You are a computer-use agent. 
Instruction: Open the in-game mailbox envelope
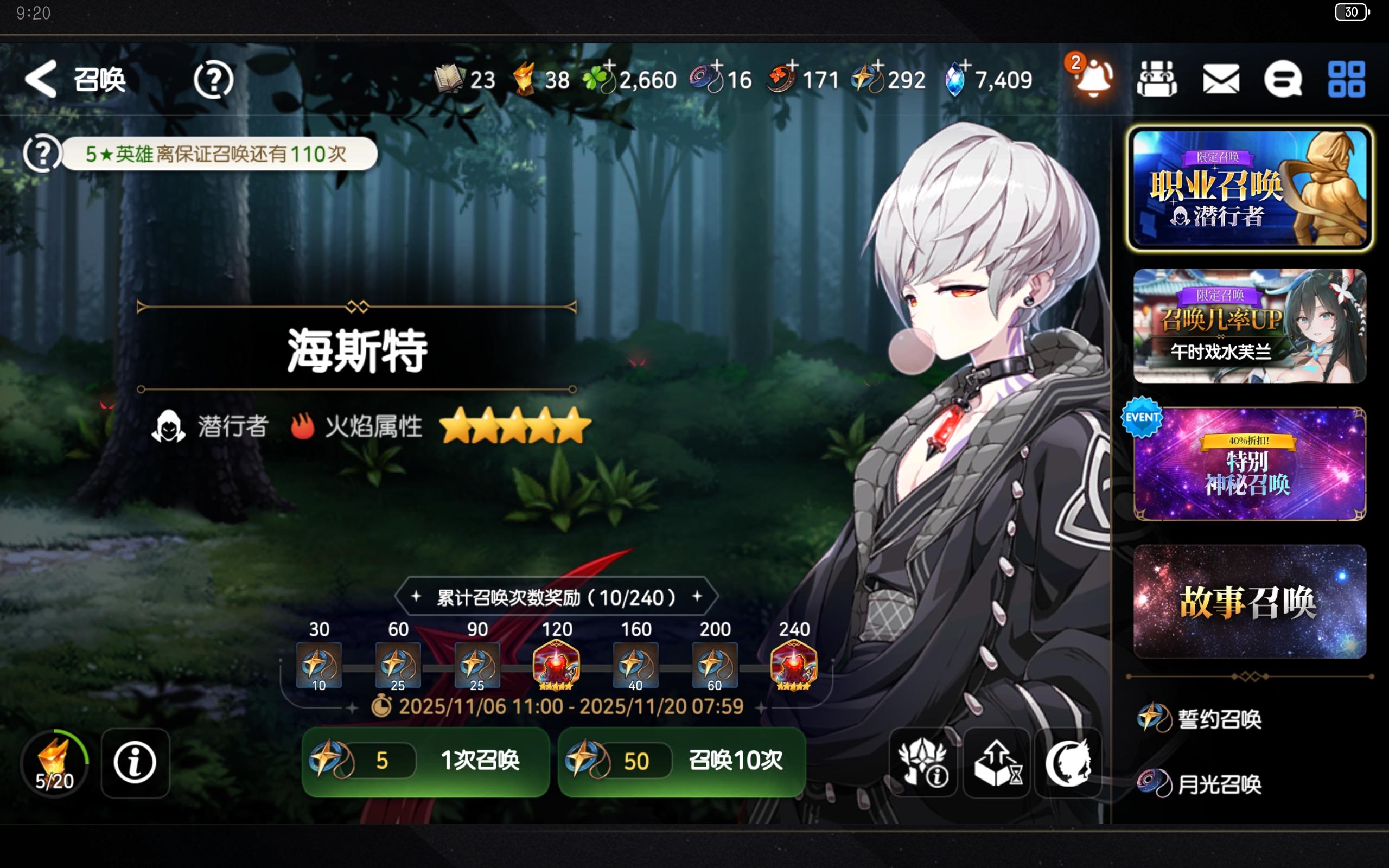tap(1221, 80)
